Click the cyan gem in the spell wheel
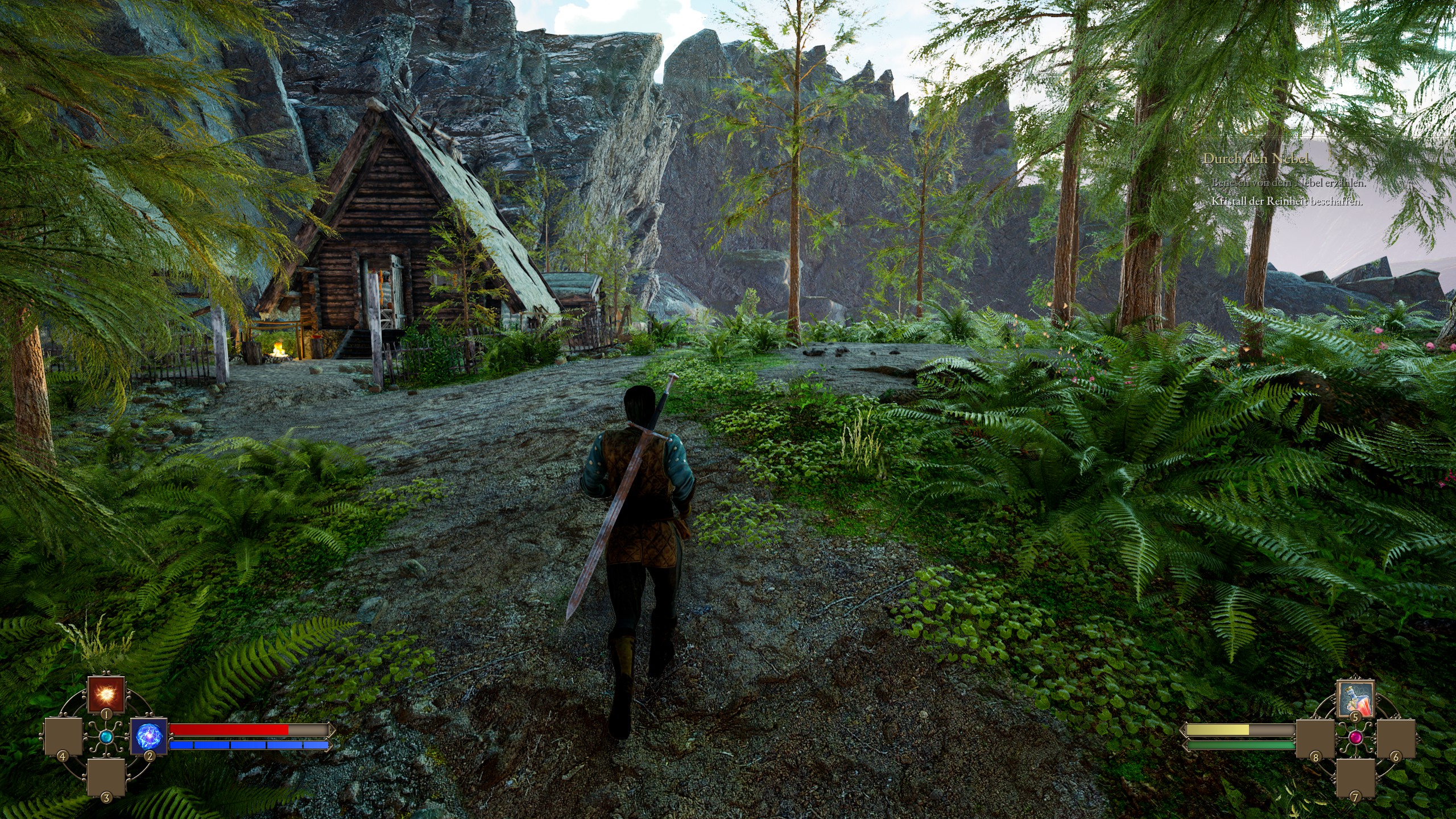The height and width of the screenshot is (819, 1456). [x=106, y=737]
